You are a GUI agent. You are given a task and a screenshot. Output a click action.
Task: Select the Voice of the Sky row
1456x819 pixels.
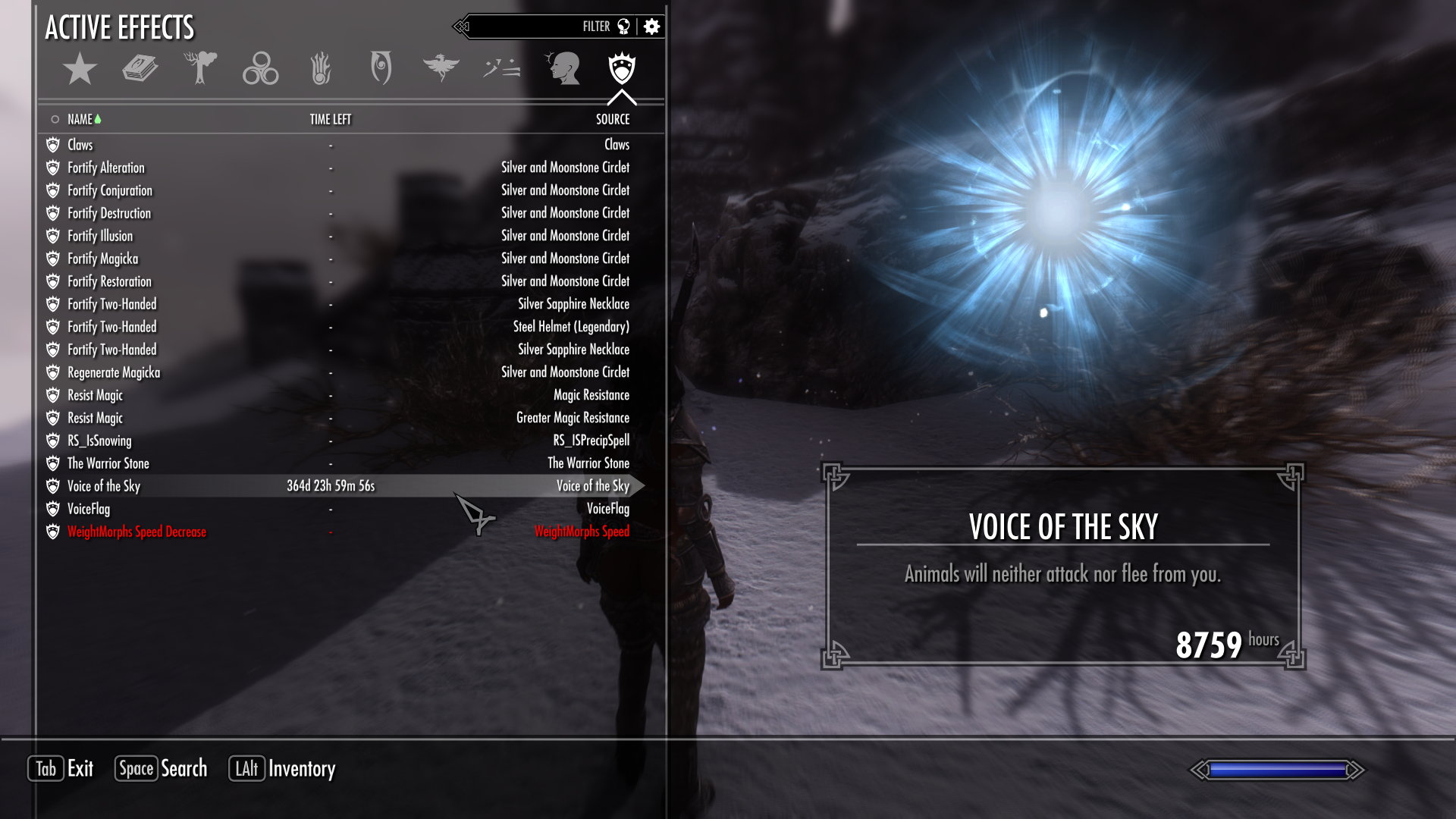pyautogui.click(x=104, y=486)
